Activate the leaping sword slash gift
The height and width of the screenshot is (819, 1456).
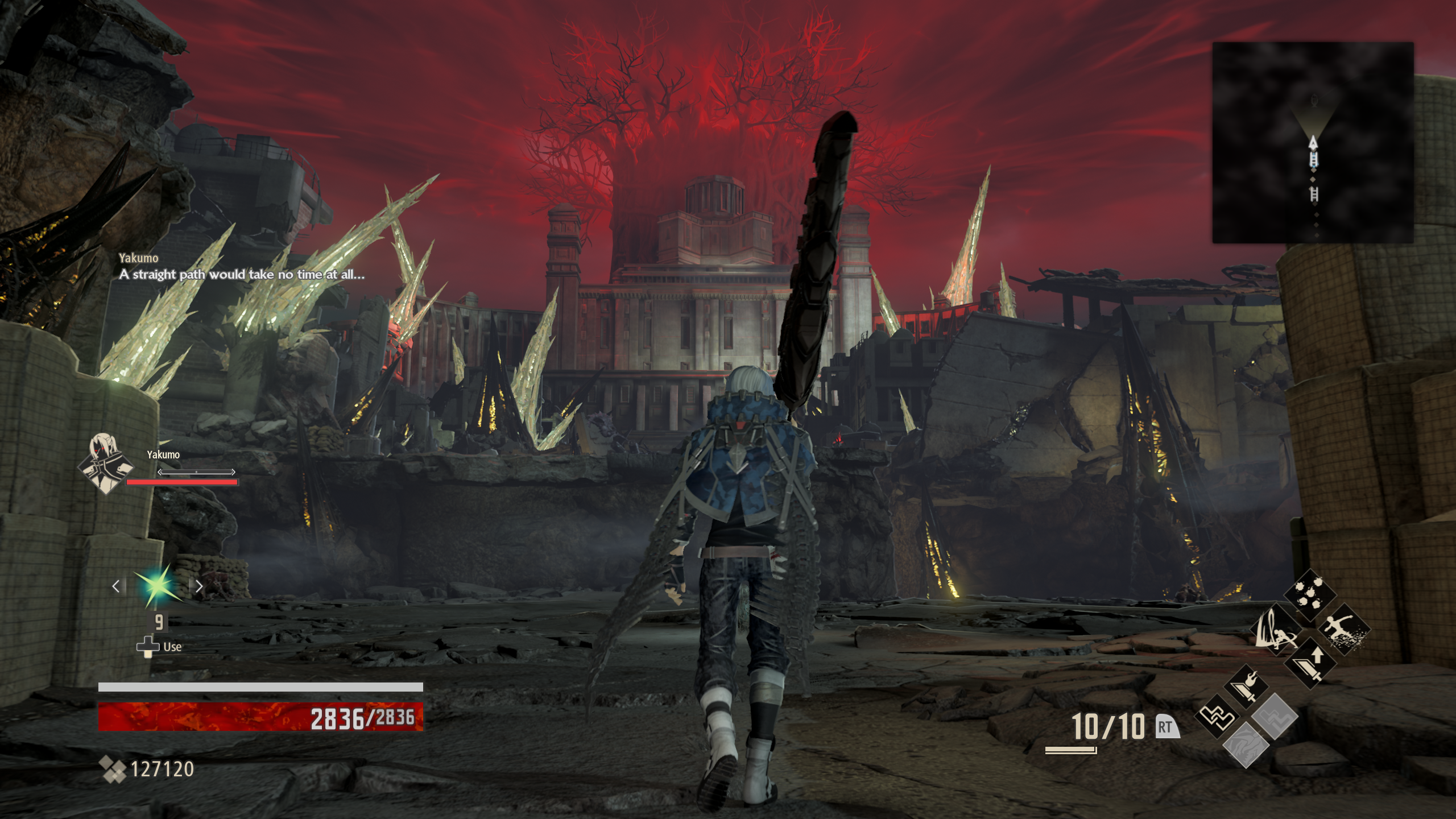point(1277,629)
